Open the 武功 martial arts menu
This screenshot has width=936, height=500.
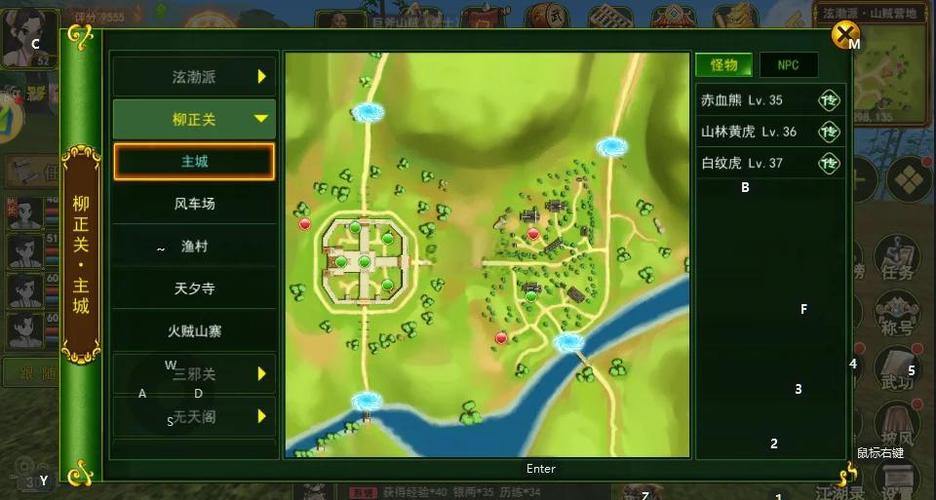point(897,372)
